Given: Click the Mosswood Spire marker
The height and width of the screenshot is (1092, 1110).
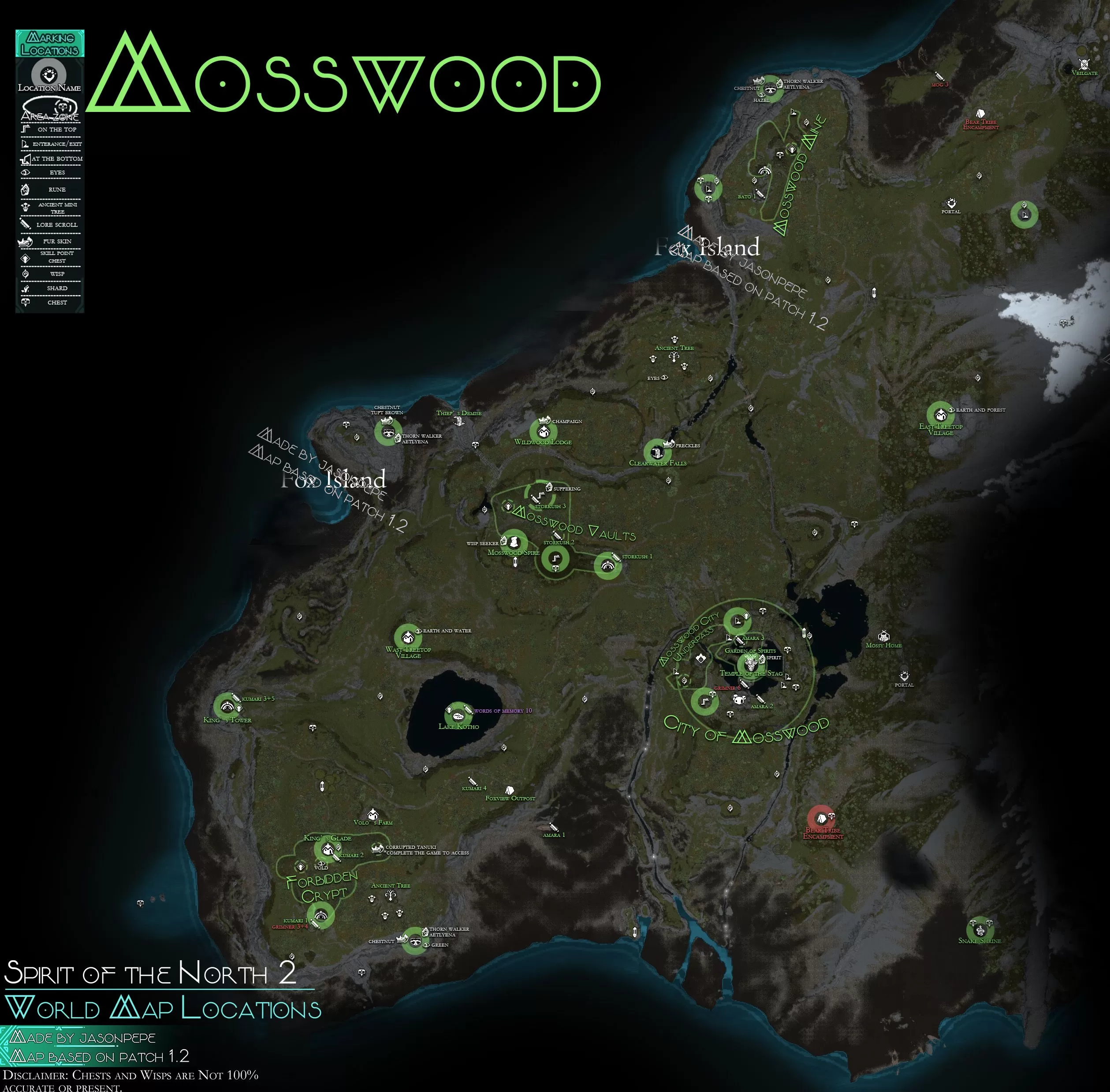Looking at the screenshot, I should pyautogui.click(x=514, y=542).
